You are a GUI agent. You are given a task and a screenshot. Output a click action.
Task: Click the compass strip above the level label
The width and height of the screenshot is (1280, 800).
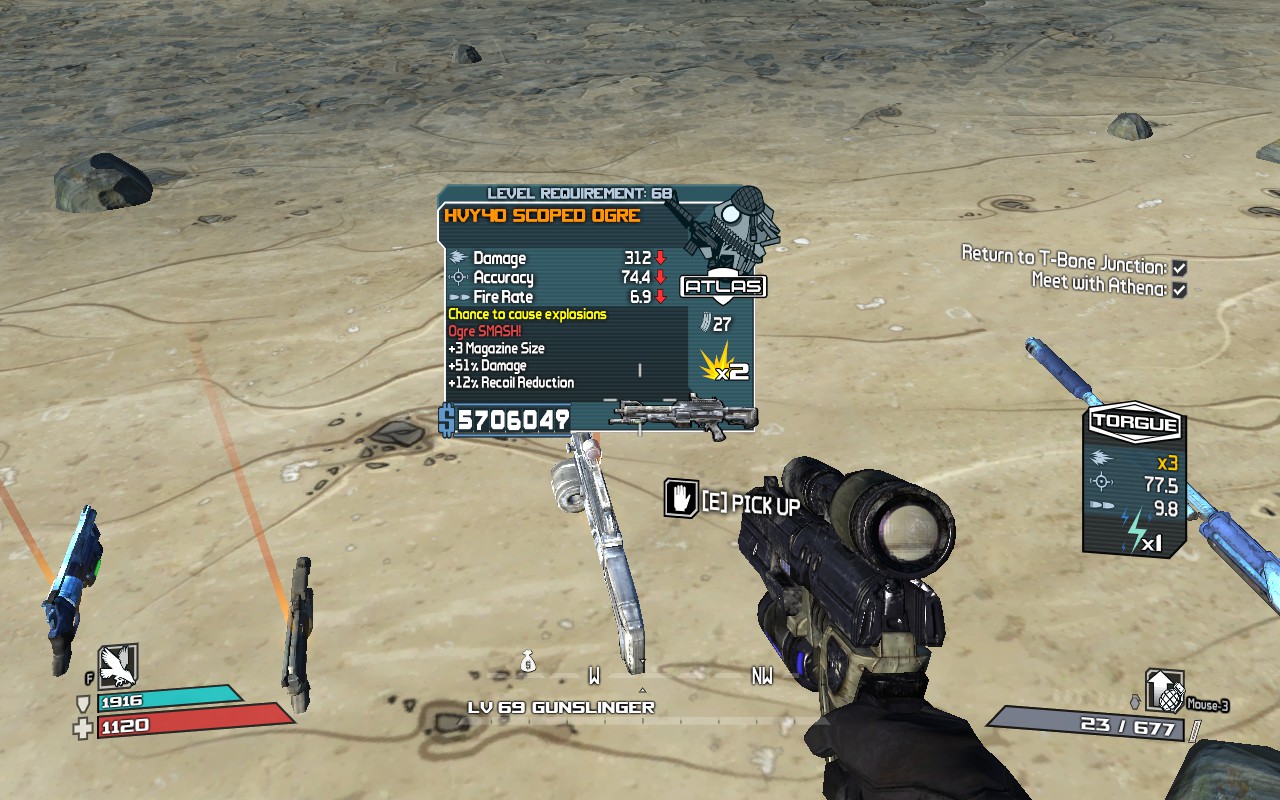click(642, 678)
